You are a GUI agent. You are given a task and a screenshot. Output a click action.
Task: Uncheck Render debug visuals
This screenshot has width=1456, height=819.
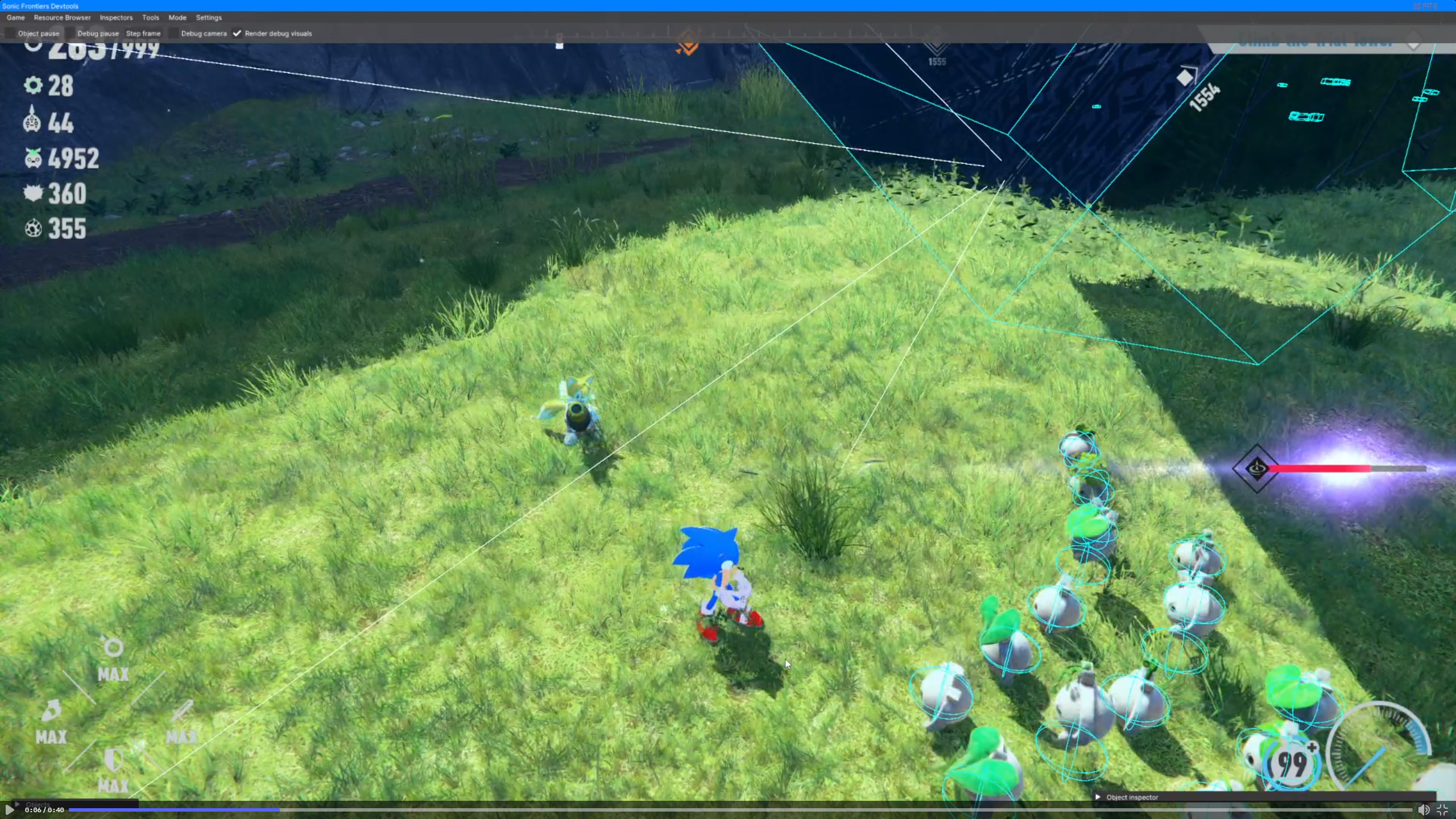coord(237,33)
